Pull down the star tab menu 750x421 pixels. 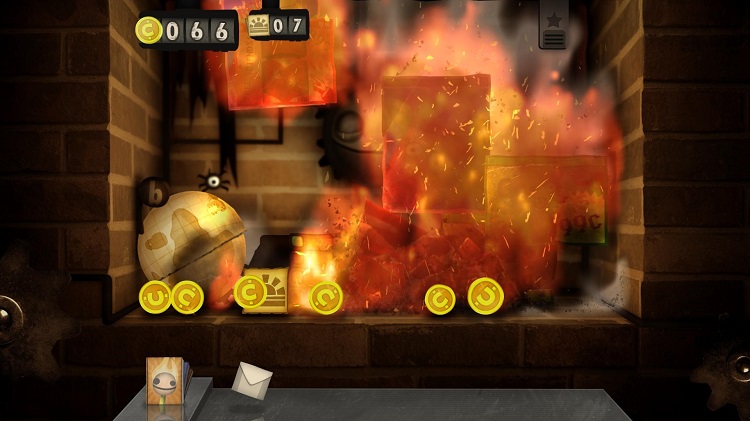pyautogui.click(x=553, y=27)
